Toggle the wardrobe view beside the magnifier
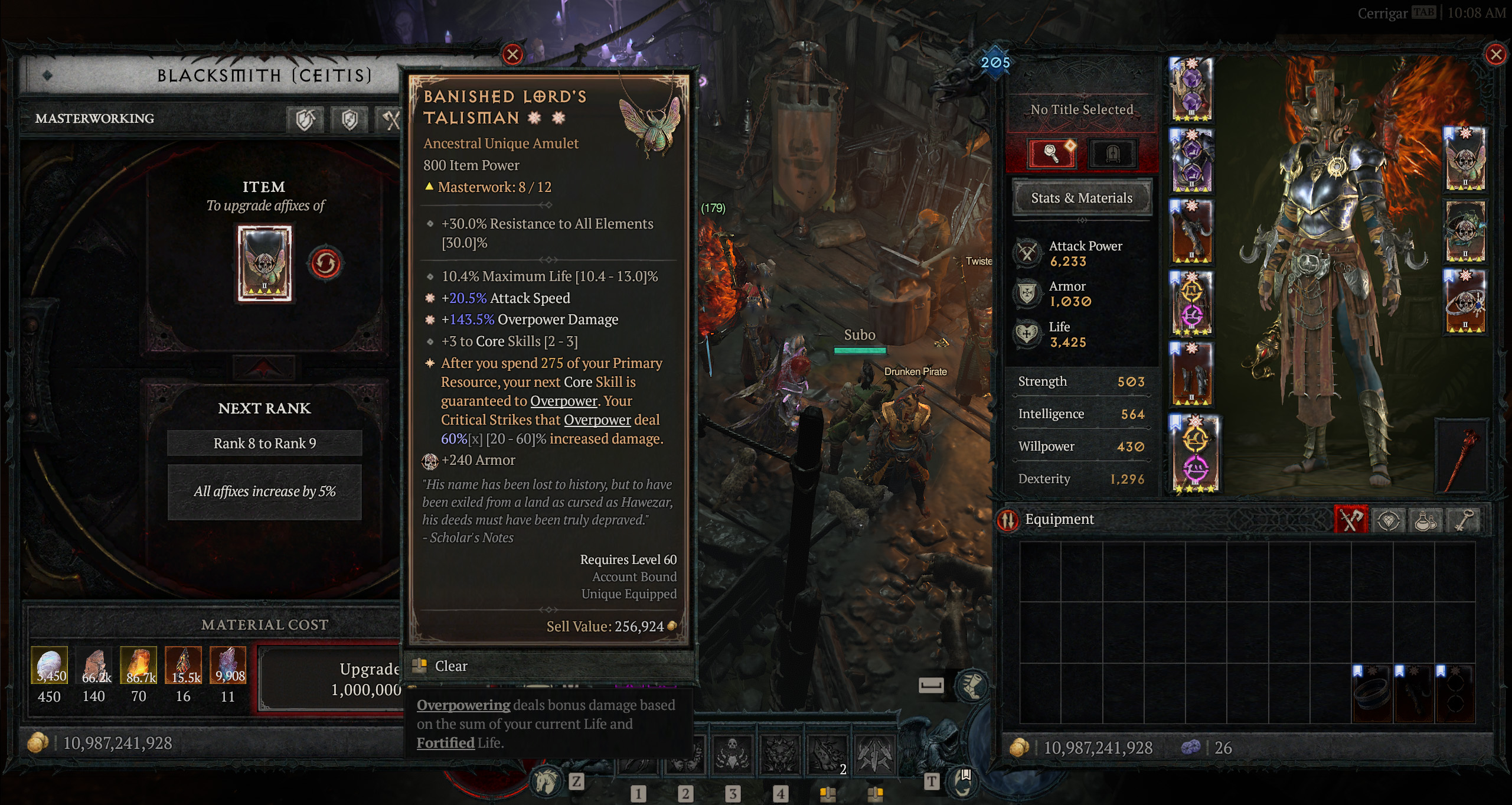The width and height of the screenshot is (1512, 805). click(1115, 155)
